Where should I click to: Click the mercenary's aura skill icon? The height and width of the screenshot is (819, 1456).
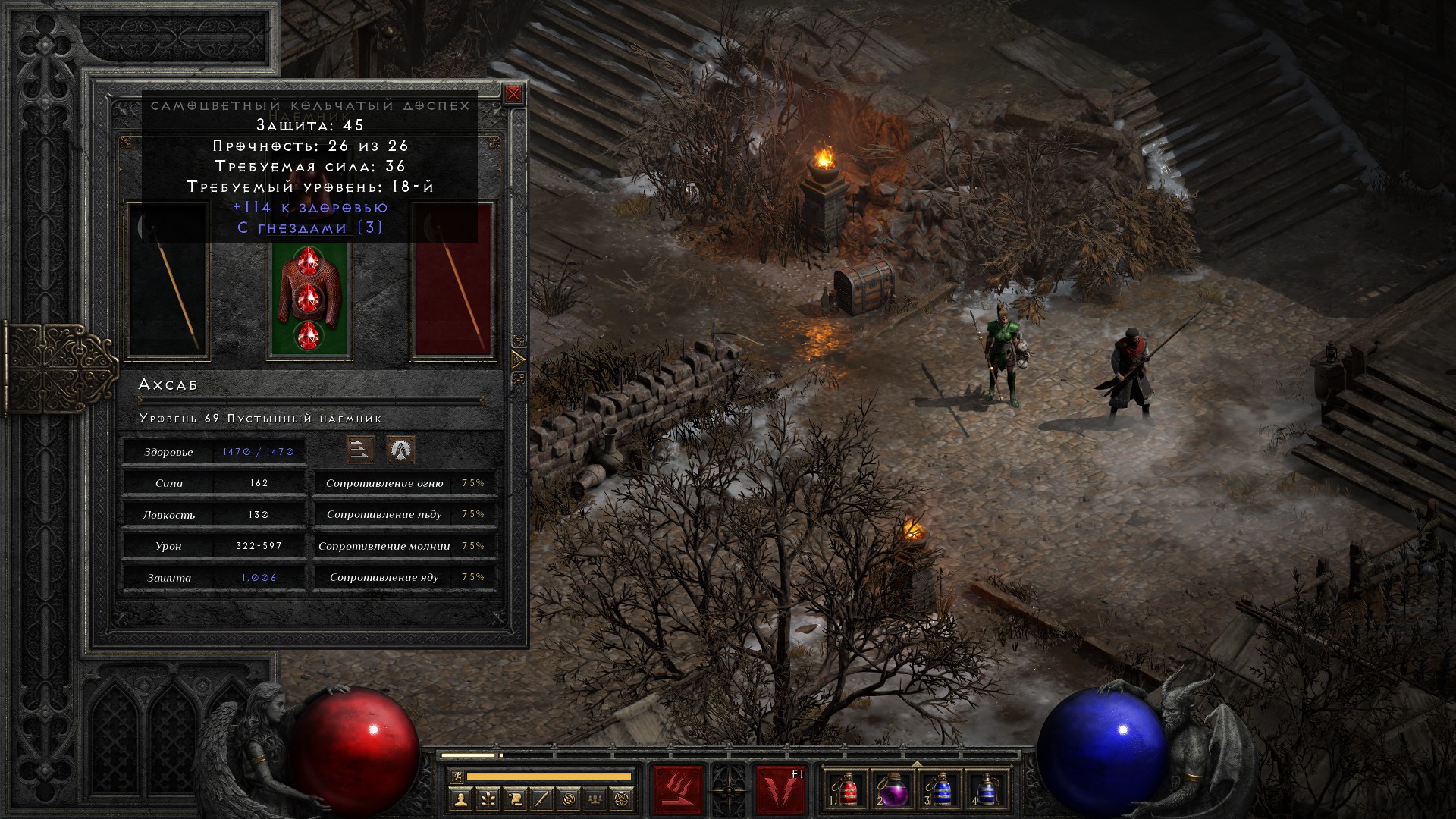400,450
